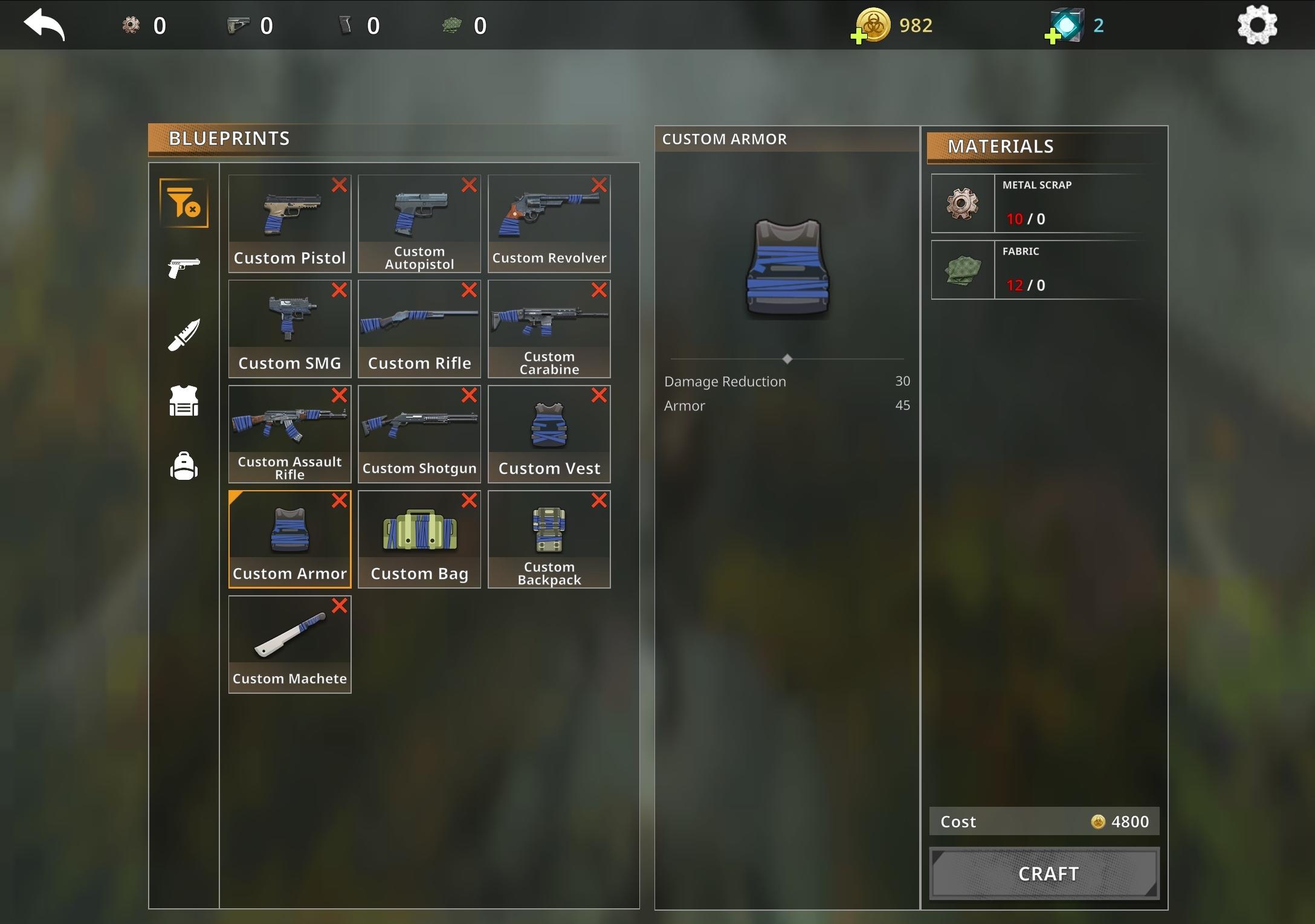The image size is (1315, 924).
Task: Delete the Custom Shotgun blueprint
Action: click(469, 395)
